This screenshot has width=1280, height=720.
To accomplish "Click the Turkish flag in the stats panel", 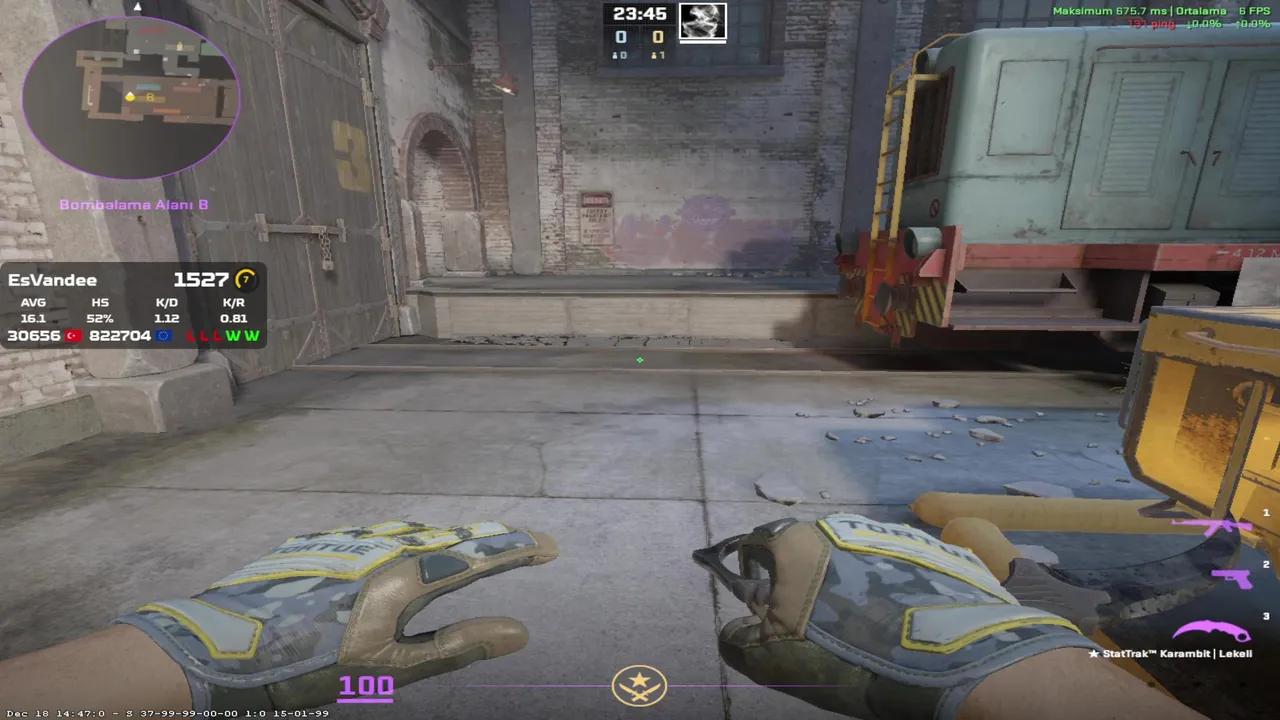I will click(71, 335).
